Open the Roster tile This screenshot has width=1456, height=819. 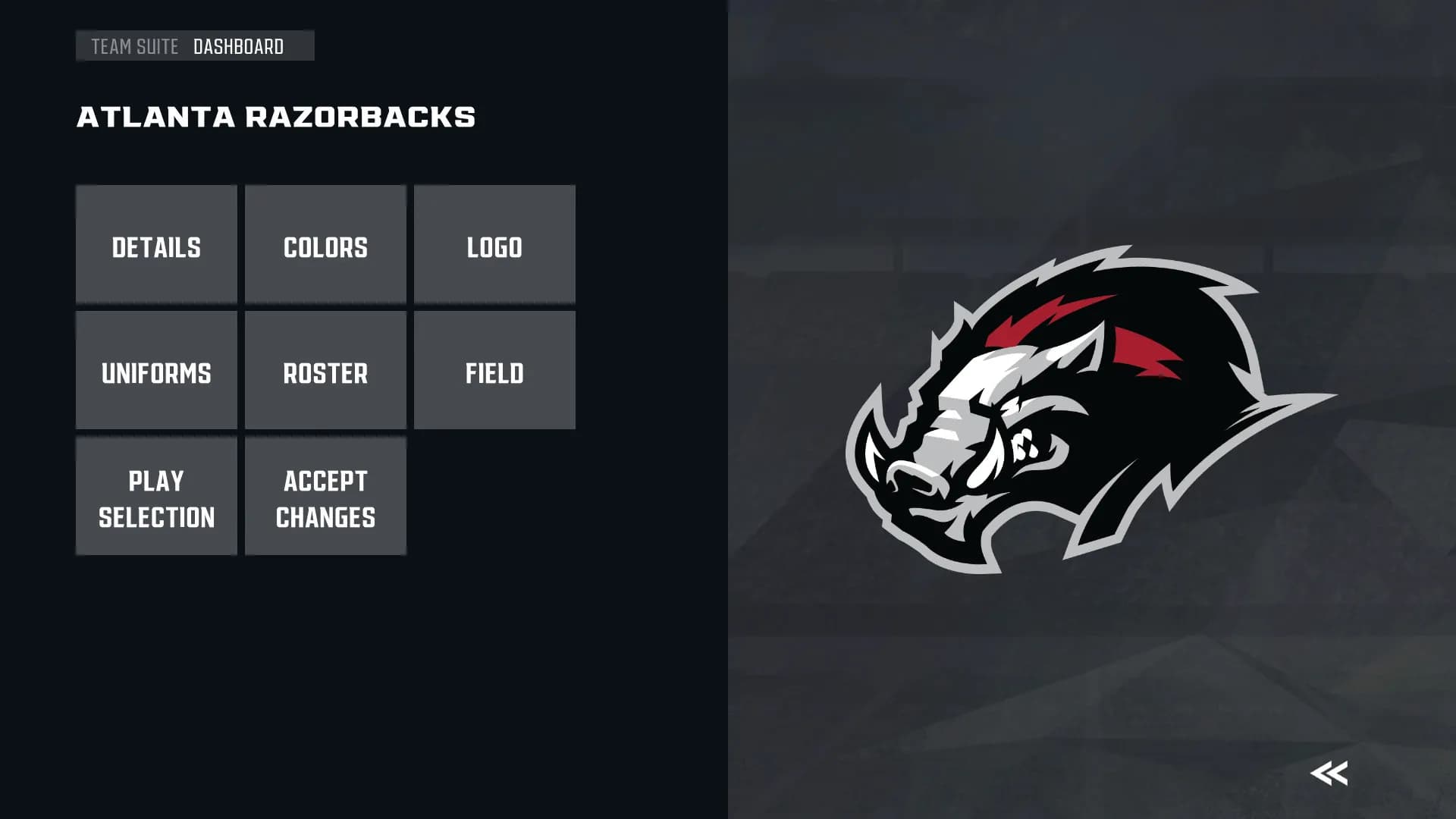325,371
